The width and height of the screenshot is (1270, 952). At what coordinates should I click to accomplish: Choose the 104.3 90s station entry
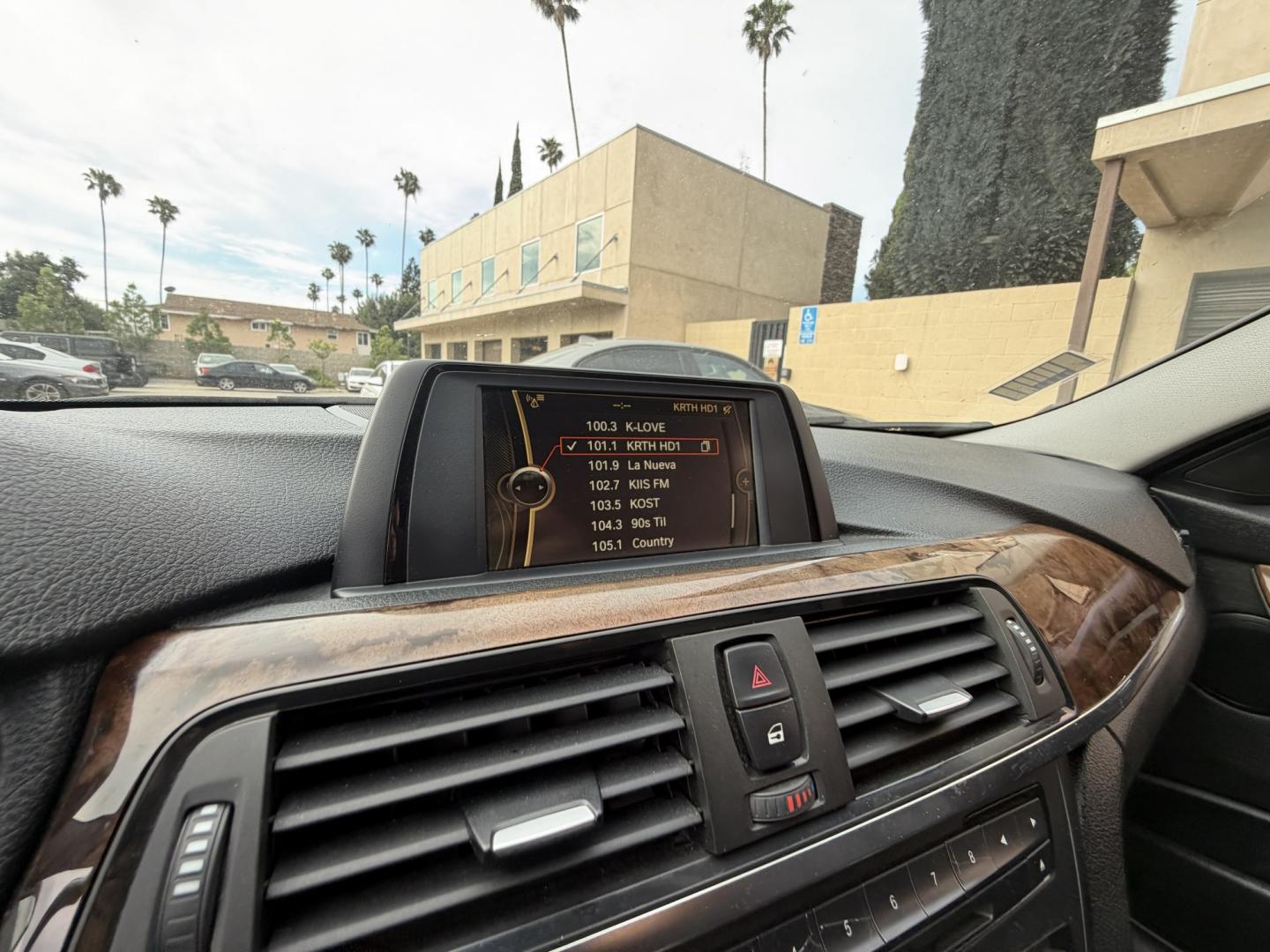click(x=631, y=524)
